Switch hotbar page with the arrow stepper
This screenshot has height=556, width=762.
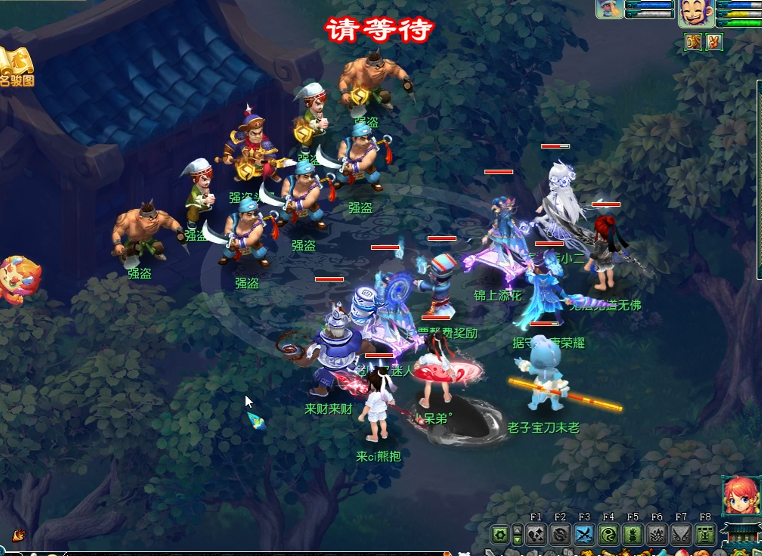[x=517, y=535]
